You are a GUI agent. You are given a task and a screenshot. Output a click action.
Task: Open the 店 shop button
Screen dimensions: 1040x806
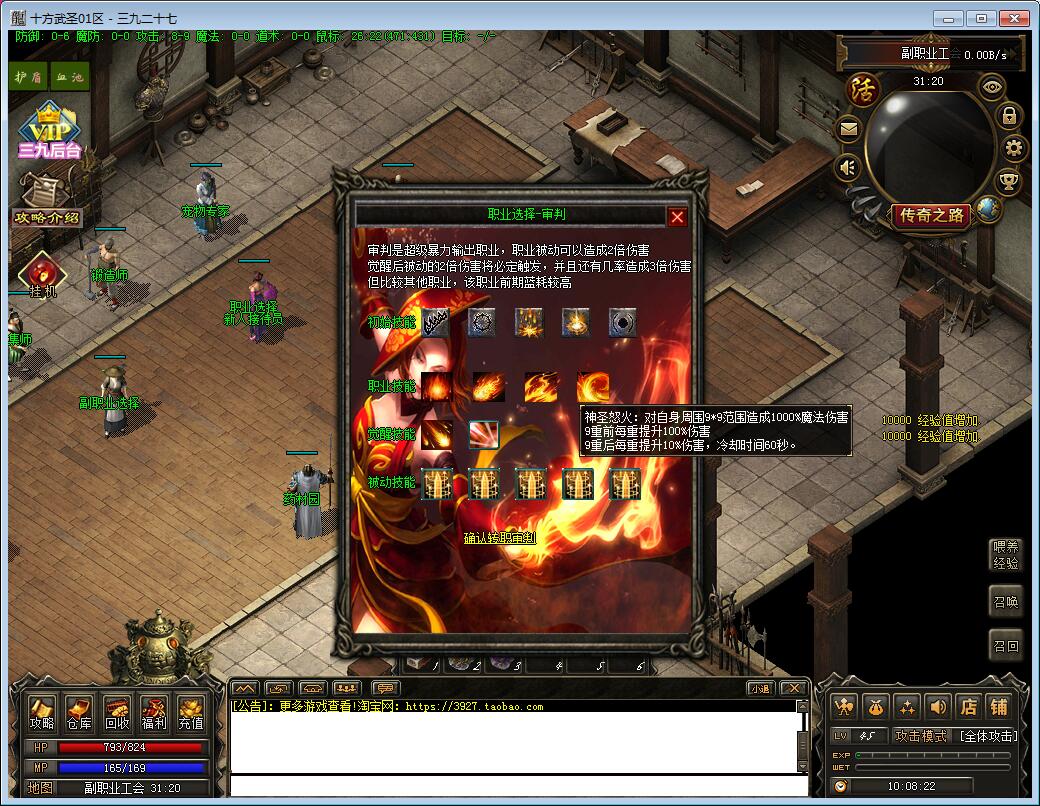pyautogui.click(x=968, y=707)
